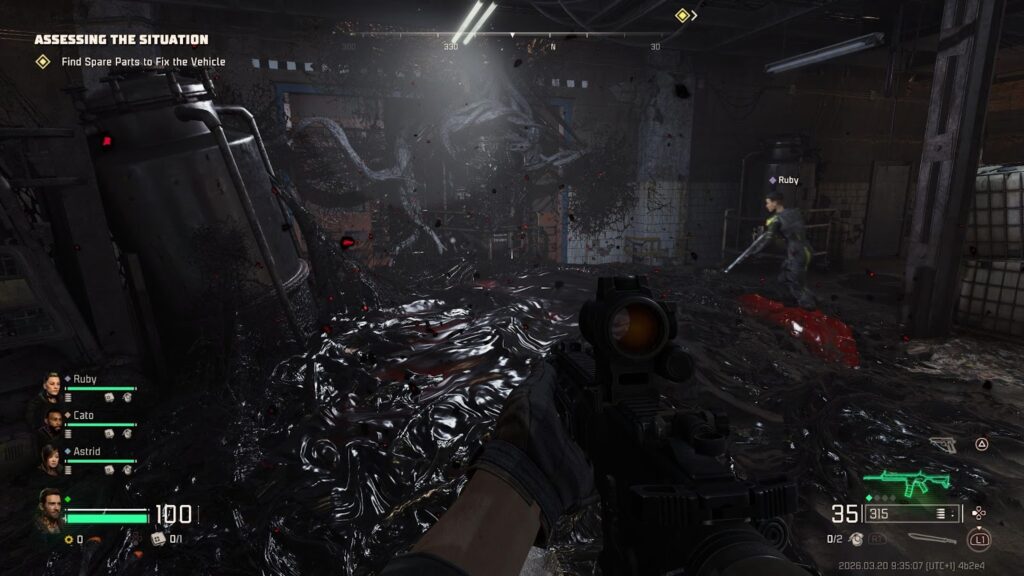1024x576 pixels.
Task: Click the compass bar heading strip
Action: coord(500,36)
